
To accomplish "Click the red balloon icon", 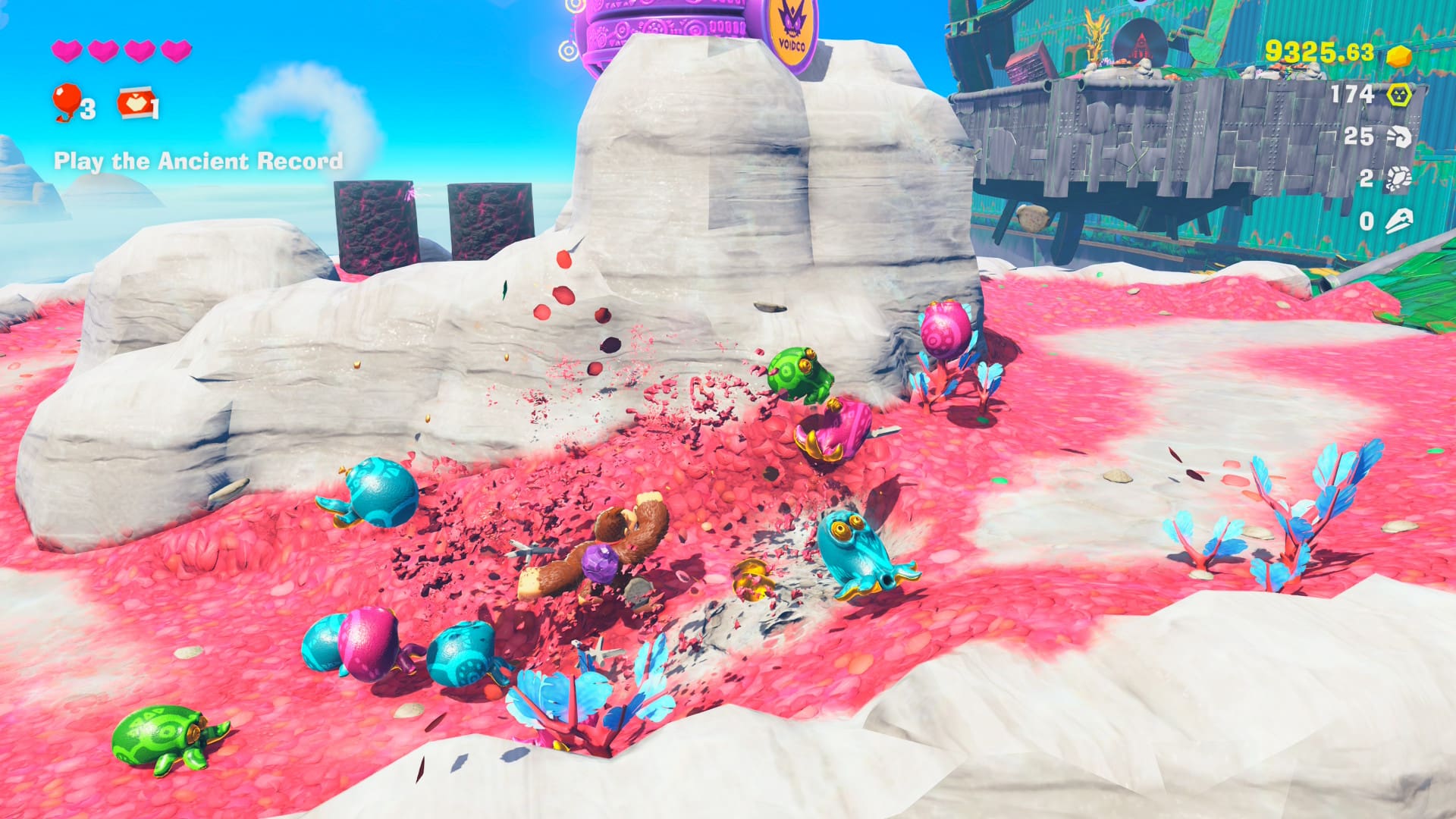I will click(66, 100).
